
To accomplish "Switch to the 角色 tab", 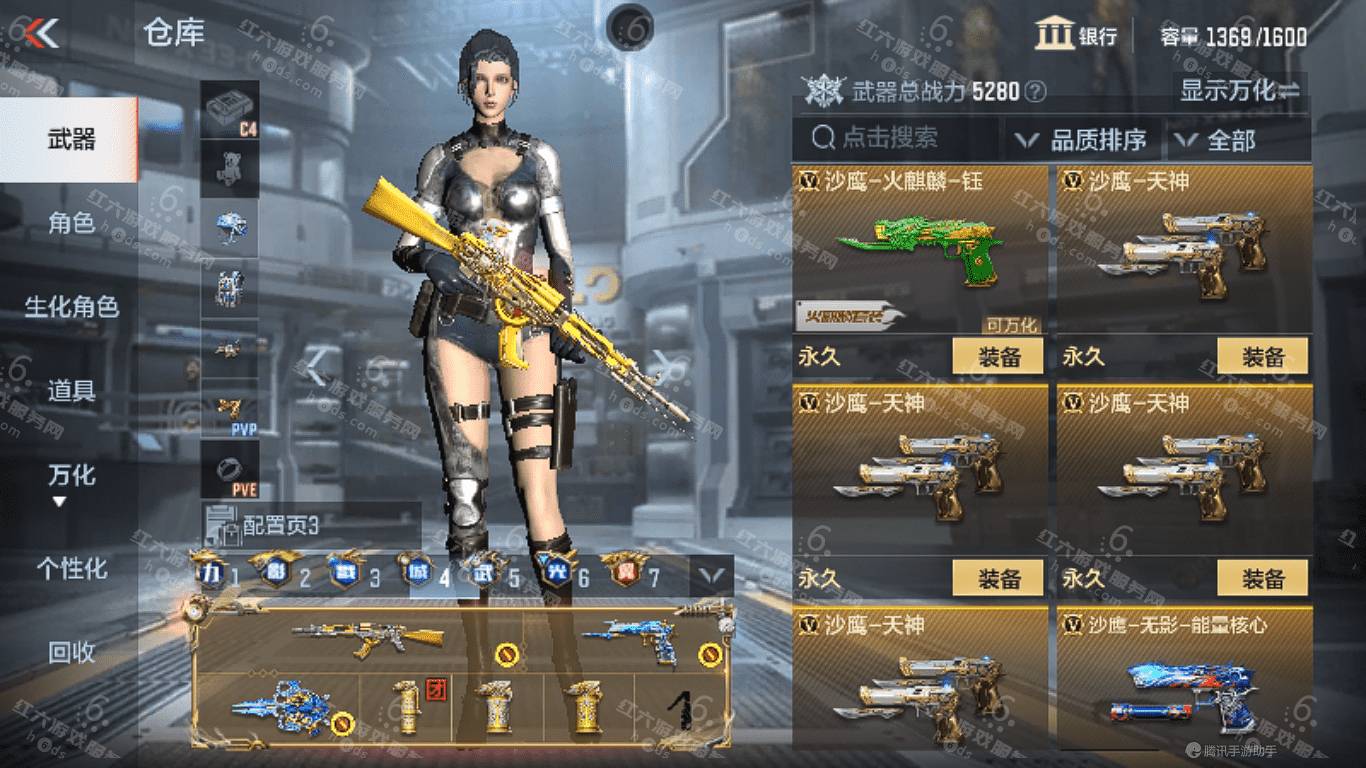I will pyautogui.click(x=71, y=223).
